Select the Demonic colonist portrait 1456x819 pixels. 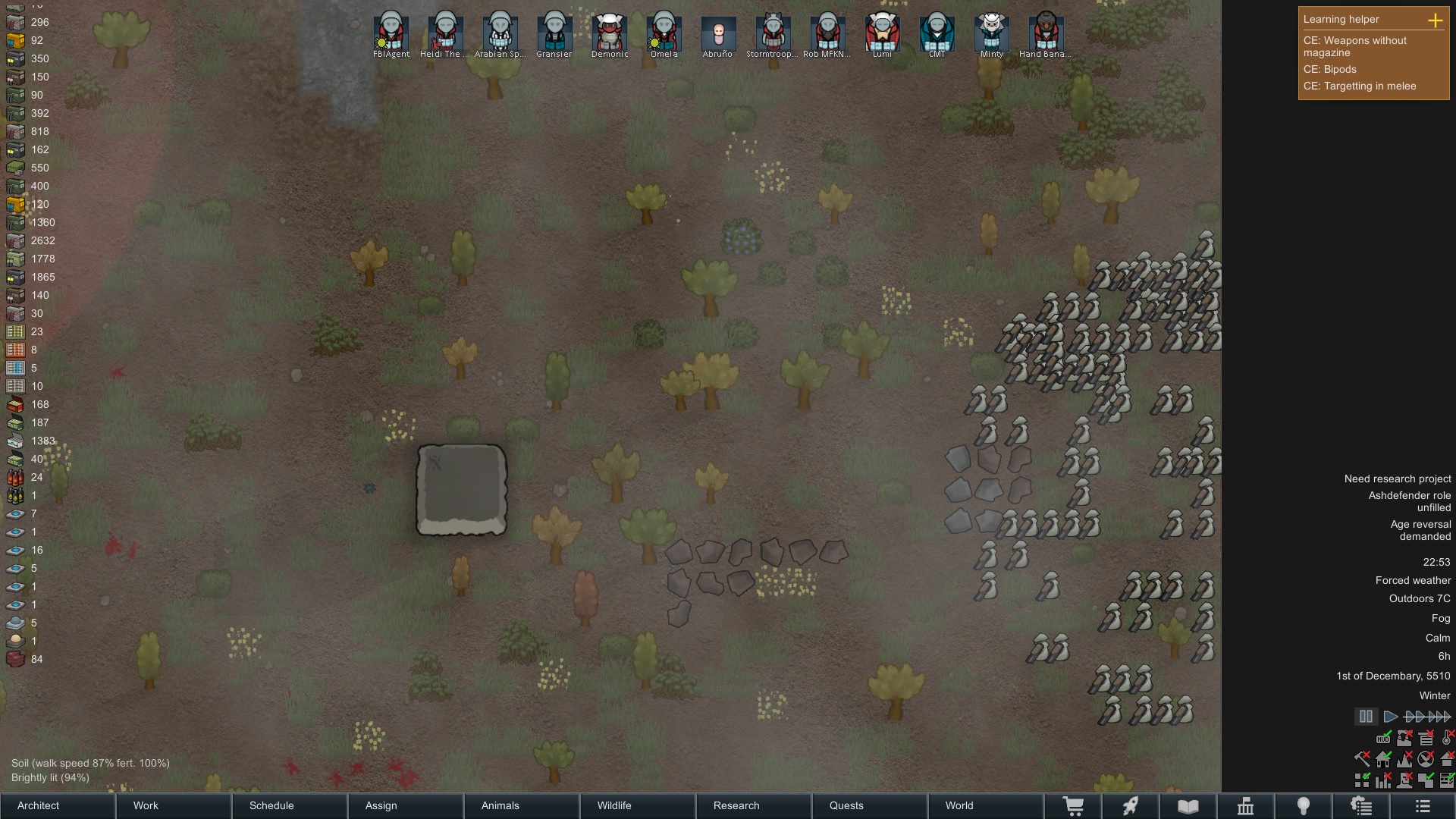[609, 32]
